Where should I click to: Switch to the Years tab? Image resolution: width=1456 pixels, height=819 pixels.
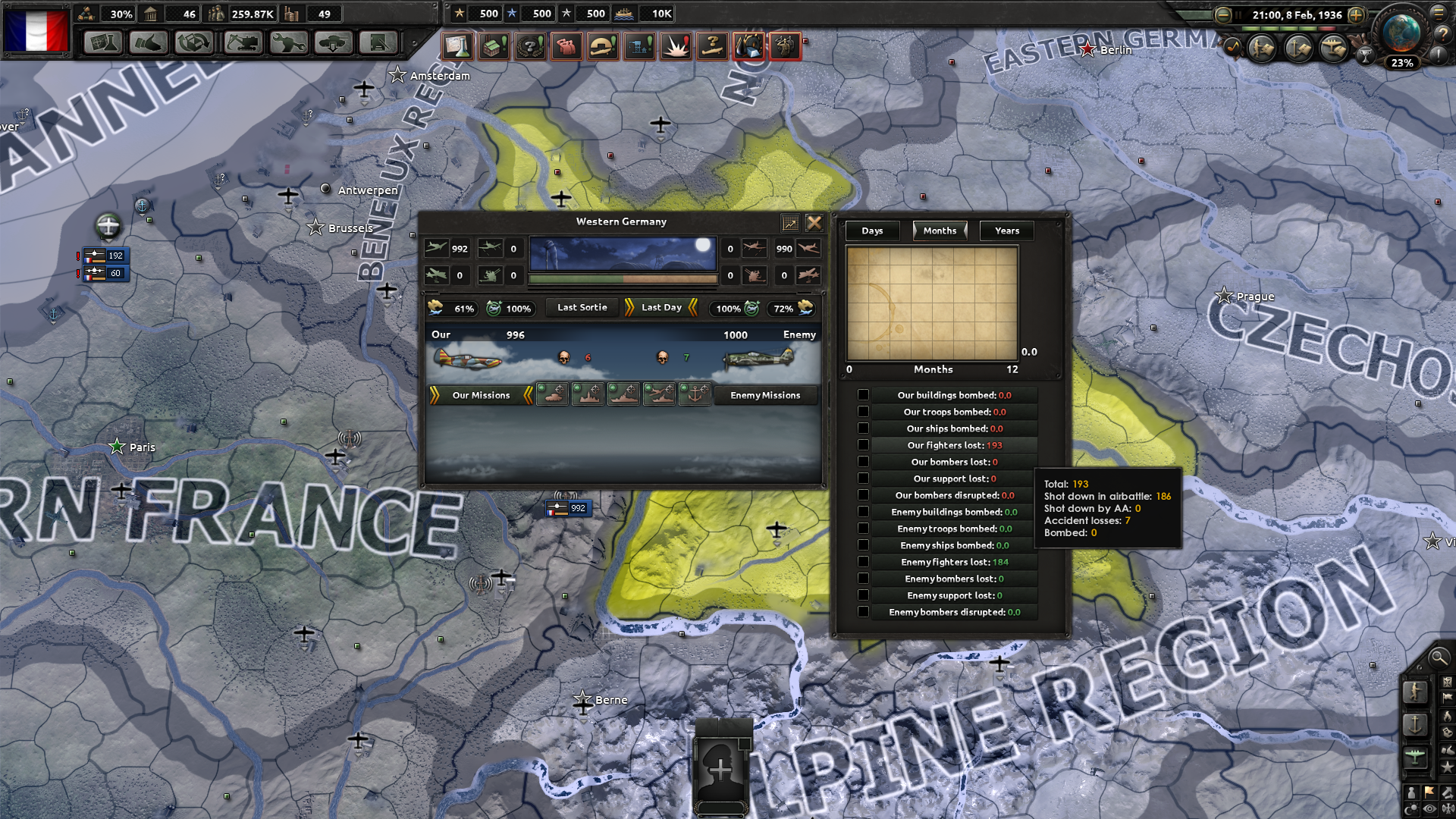(1006, 231)
